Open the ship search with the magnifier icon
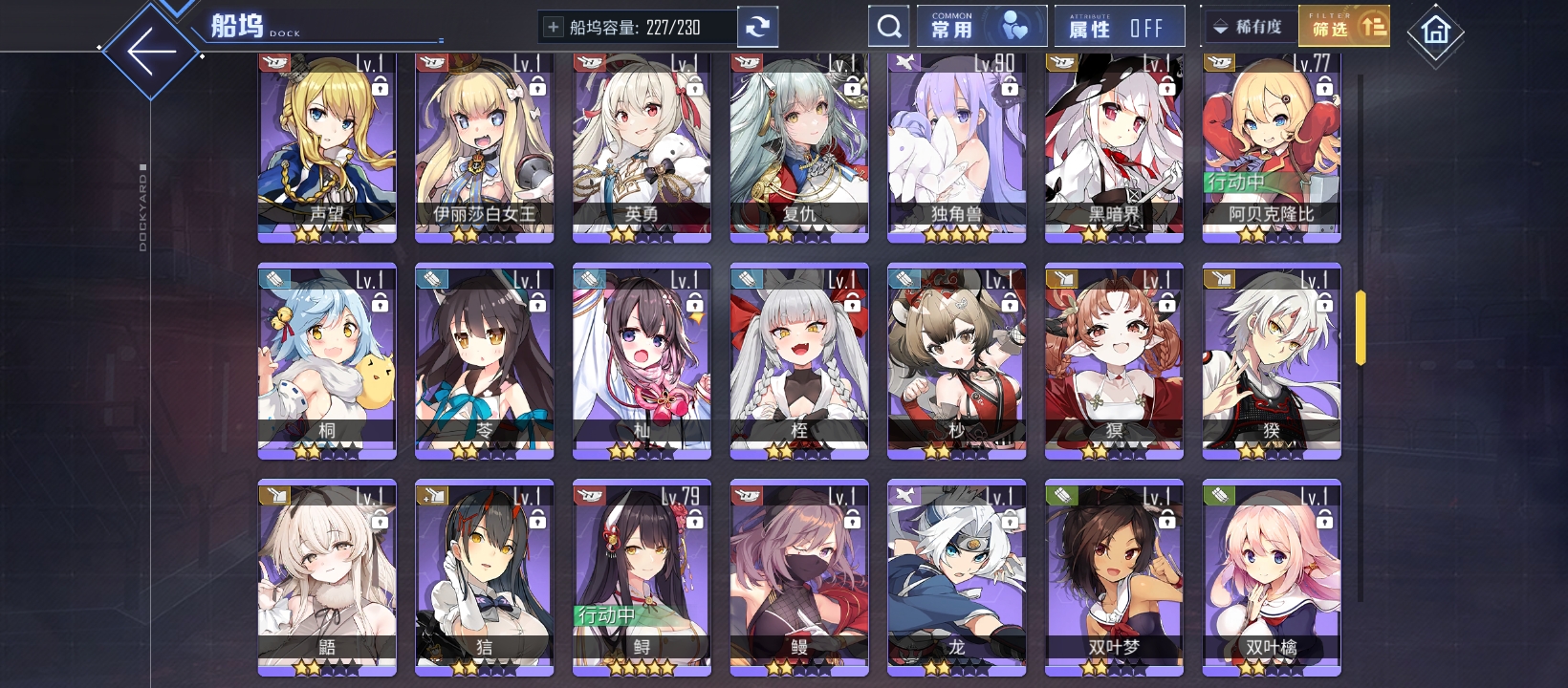The height and width of the screenshot is (688, 1568). [x=888, y=26]
